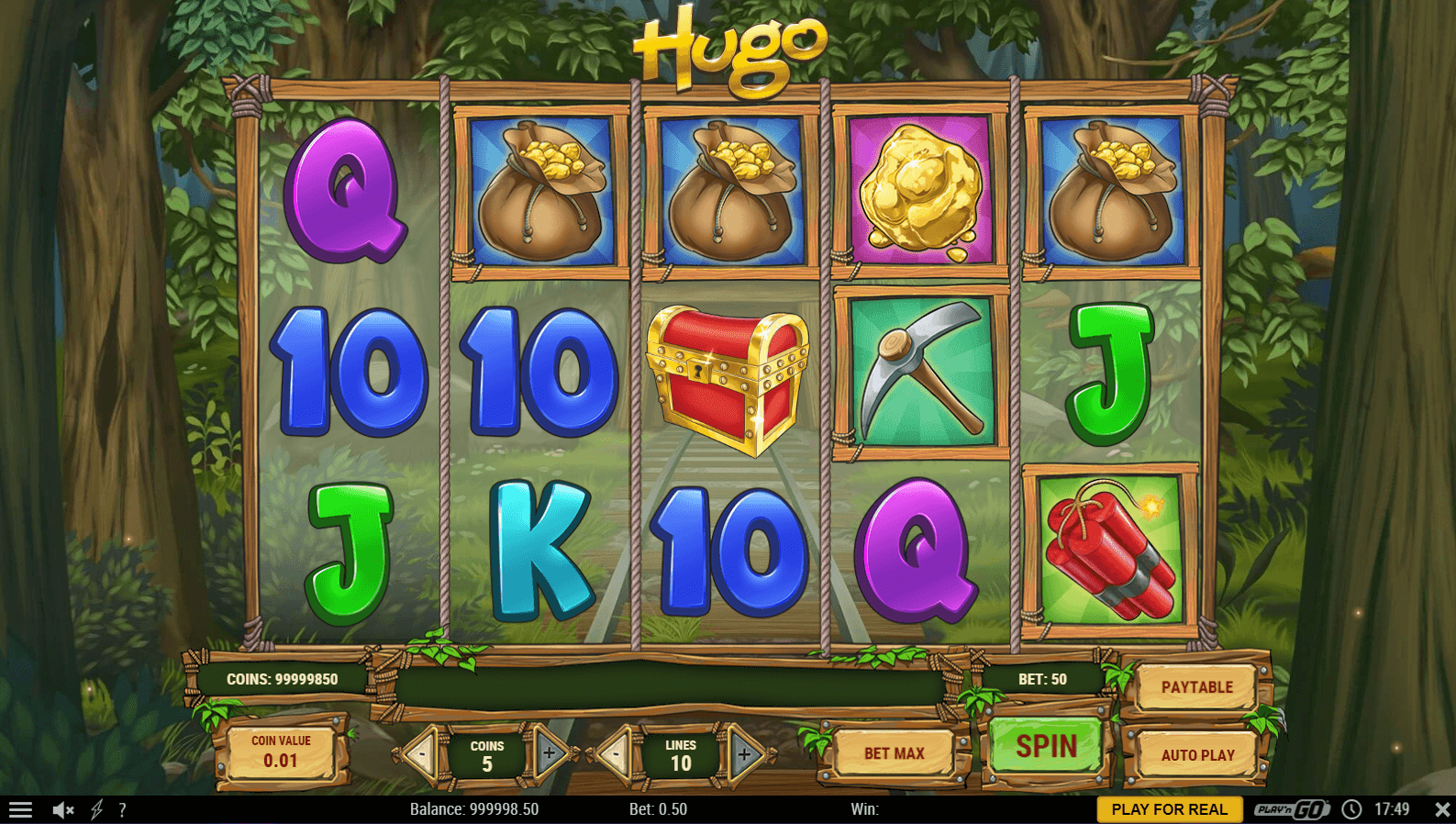Place the maximum bet with Bet Max
Image resolution: width=1456 pixels, height=824 pixels.
[x=894, y=753]
